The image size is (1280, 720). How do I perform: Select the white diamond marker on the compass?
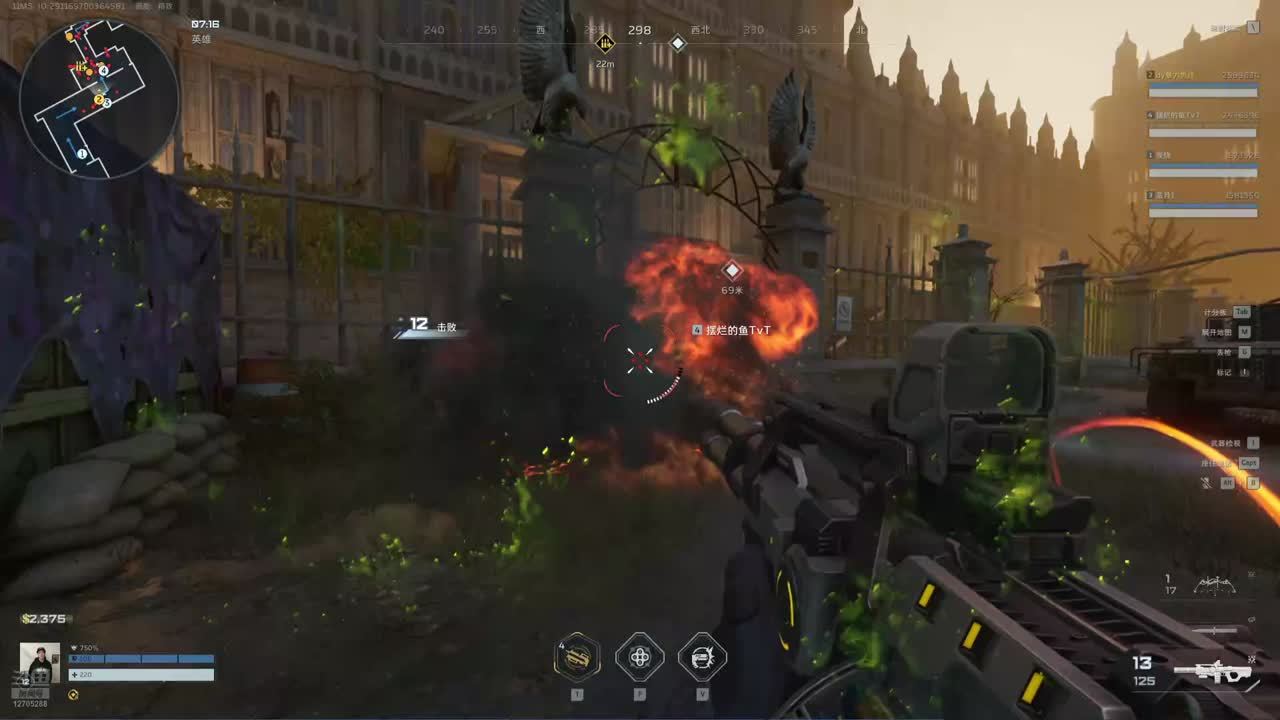click(x=677, y=43)
